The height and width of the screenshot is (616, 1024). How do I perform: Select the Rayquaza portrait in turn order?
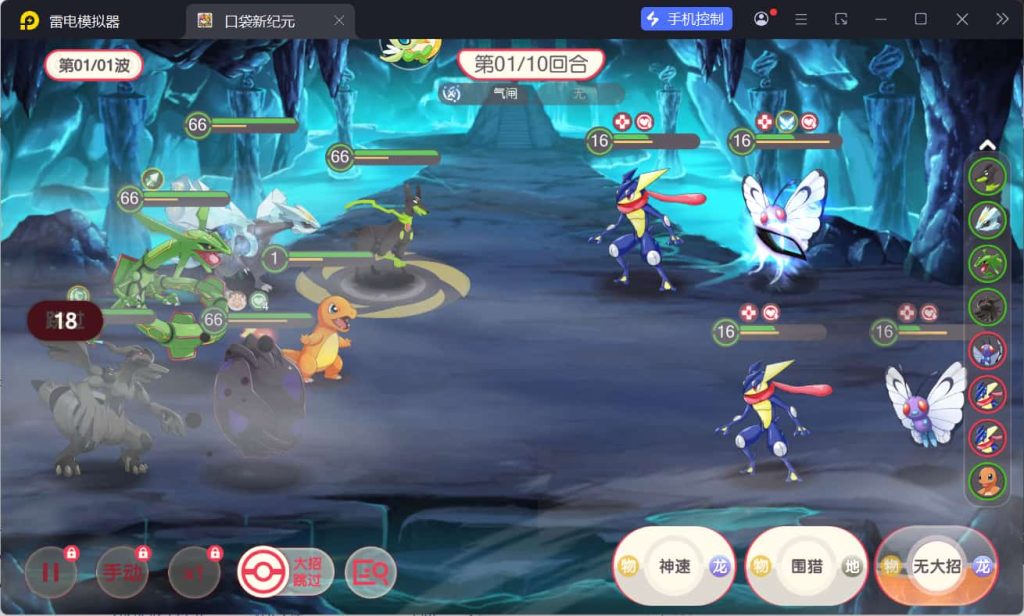[x=987, y=263]
